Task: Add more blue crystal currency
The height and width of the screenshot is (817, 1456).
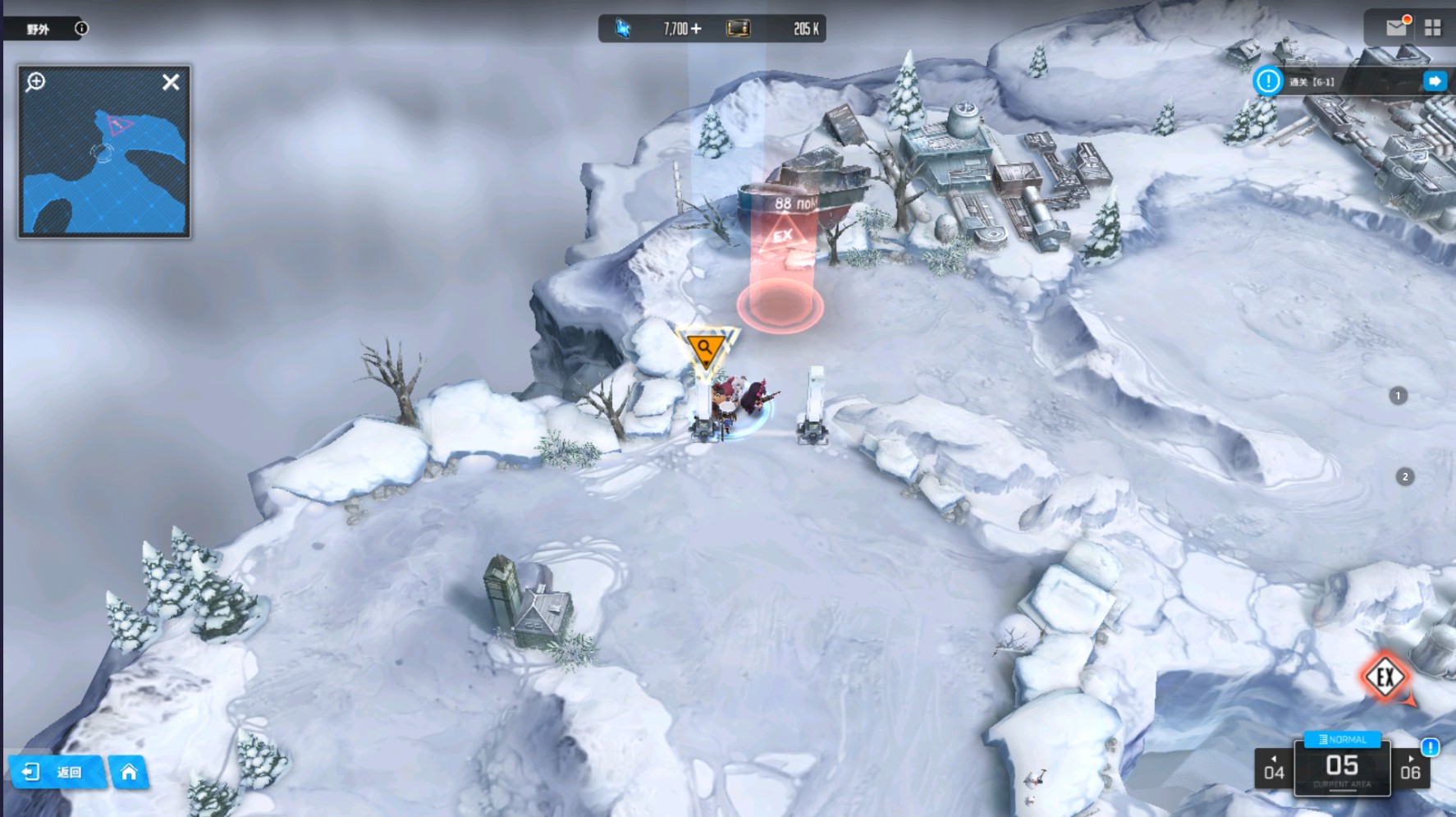Action: [x=696, y=29]
